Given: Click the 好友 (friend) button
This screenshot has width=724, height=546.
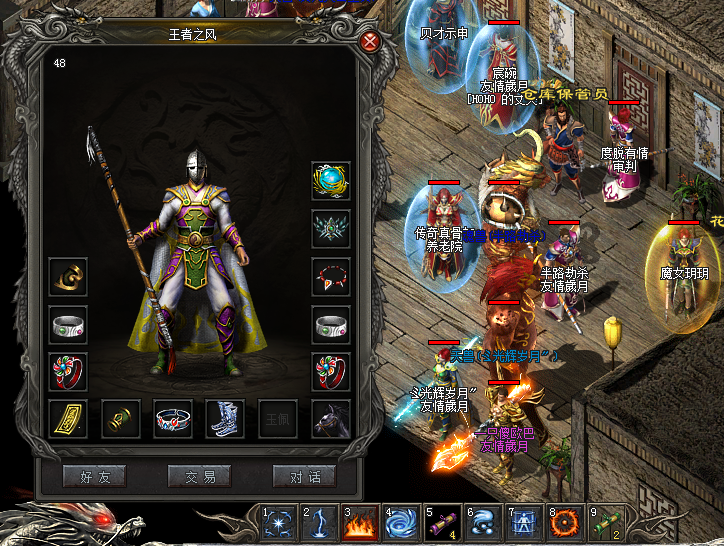Looking at the screenshot, I should [94, 477].
